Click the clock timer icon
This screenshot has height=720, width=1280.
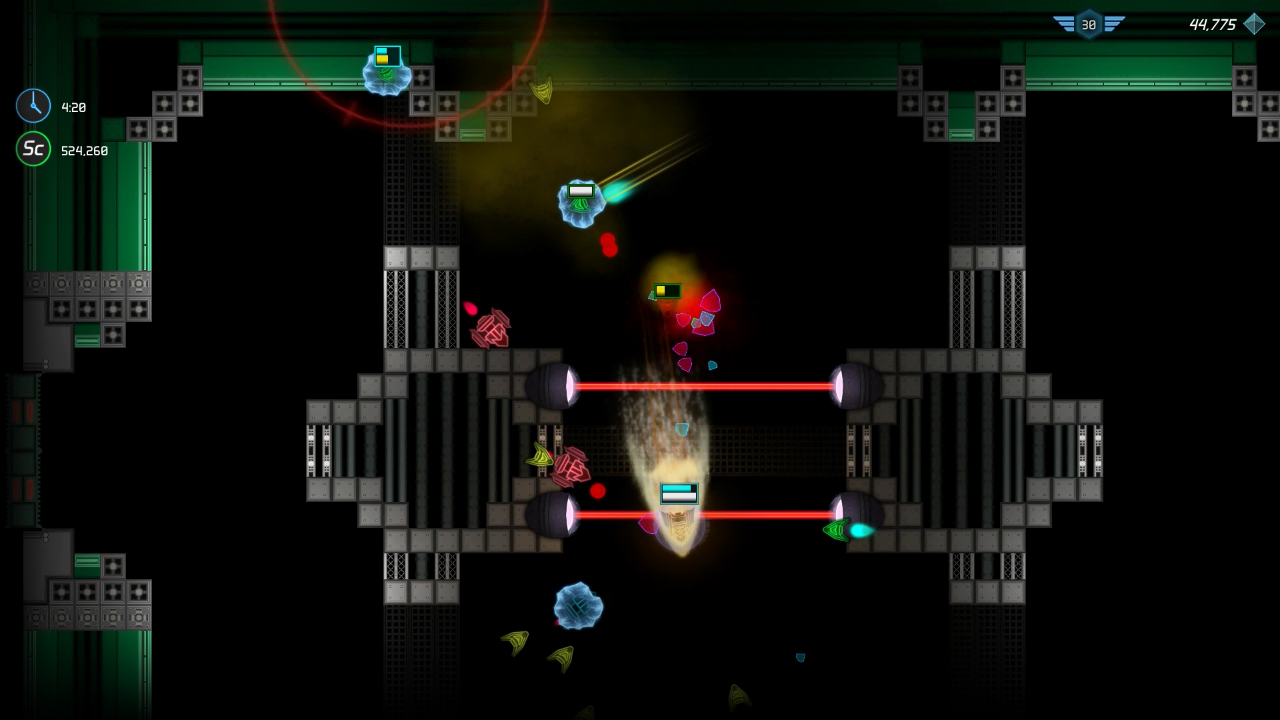[x=31, y=105]
